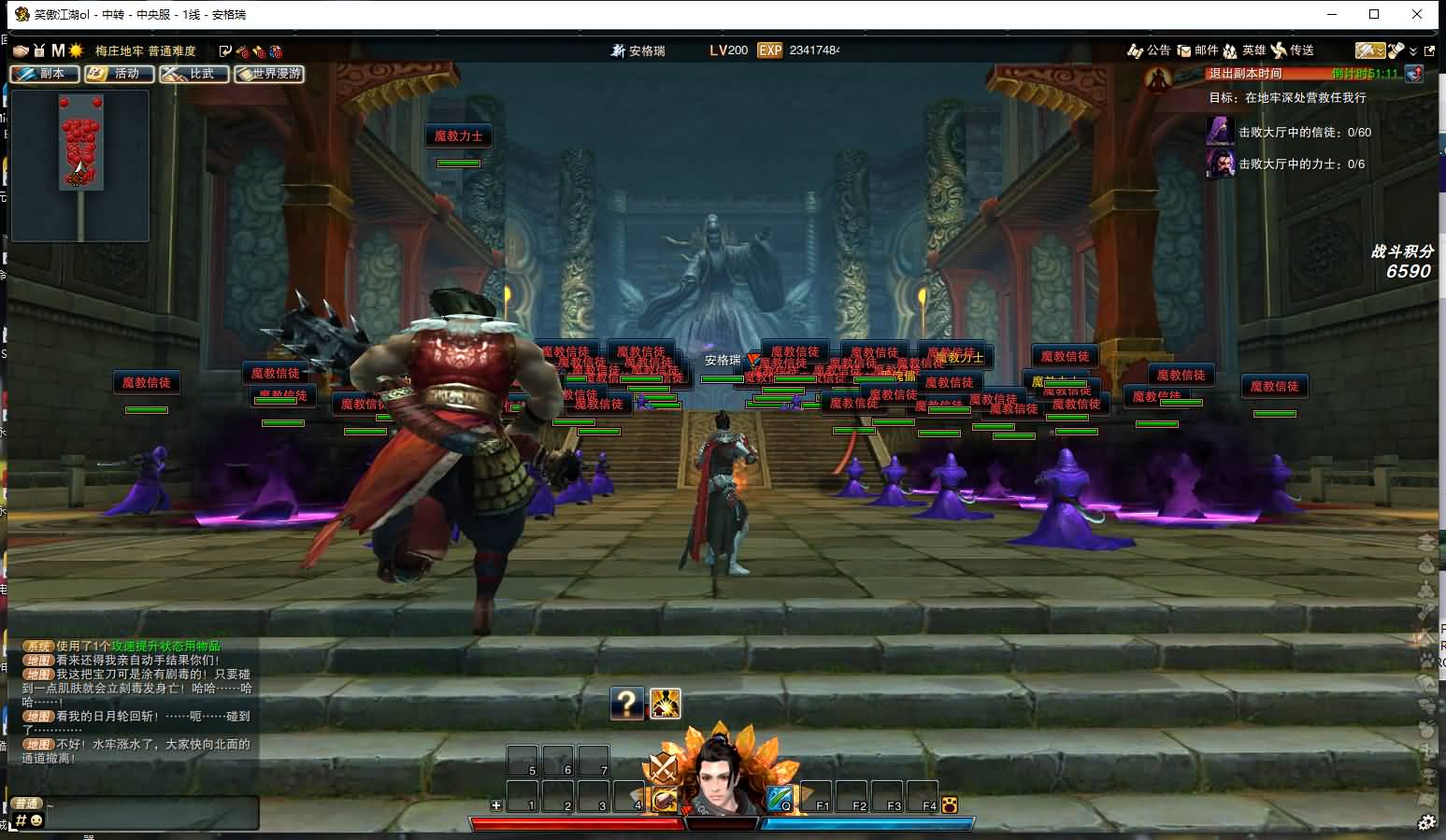The height and width of the screenshot is (840, 1446).
Task: Open the 世界漫游 world roaming menu
Action: coord(269,74)
